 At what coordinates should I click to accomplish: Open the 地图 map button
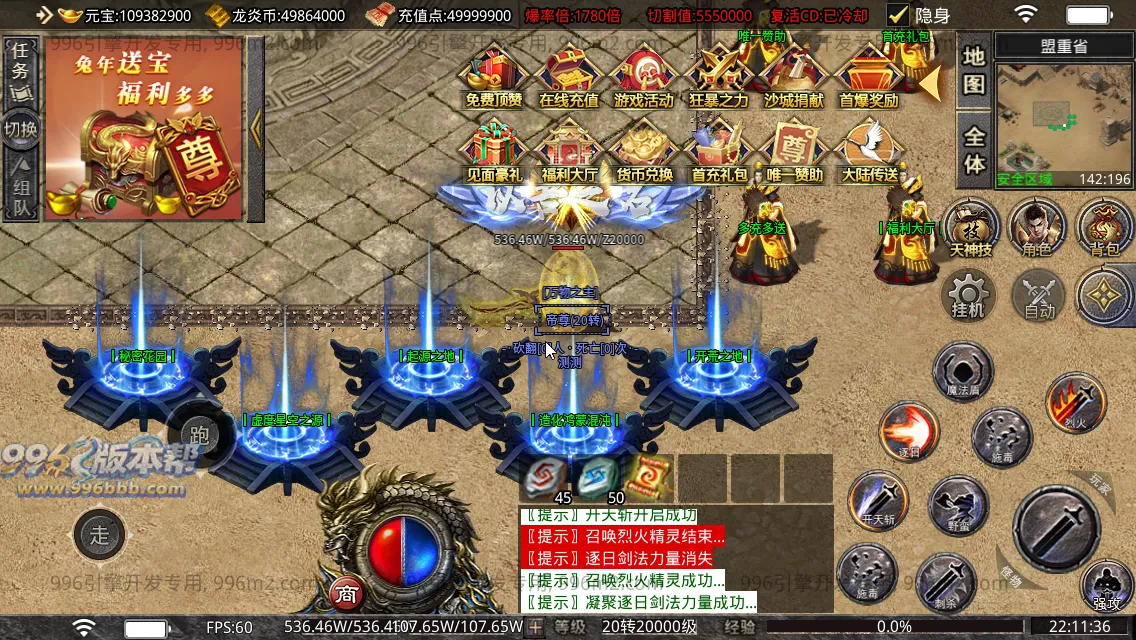tap(974, 72)
